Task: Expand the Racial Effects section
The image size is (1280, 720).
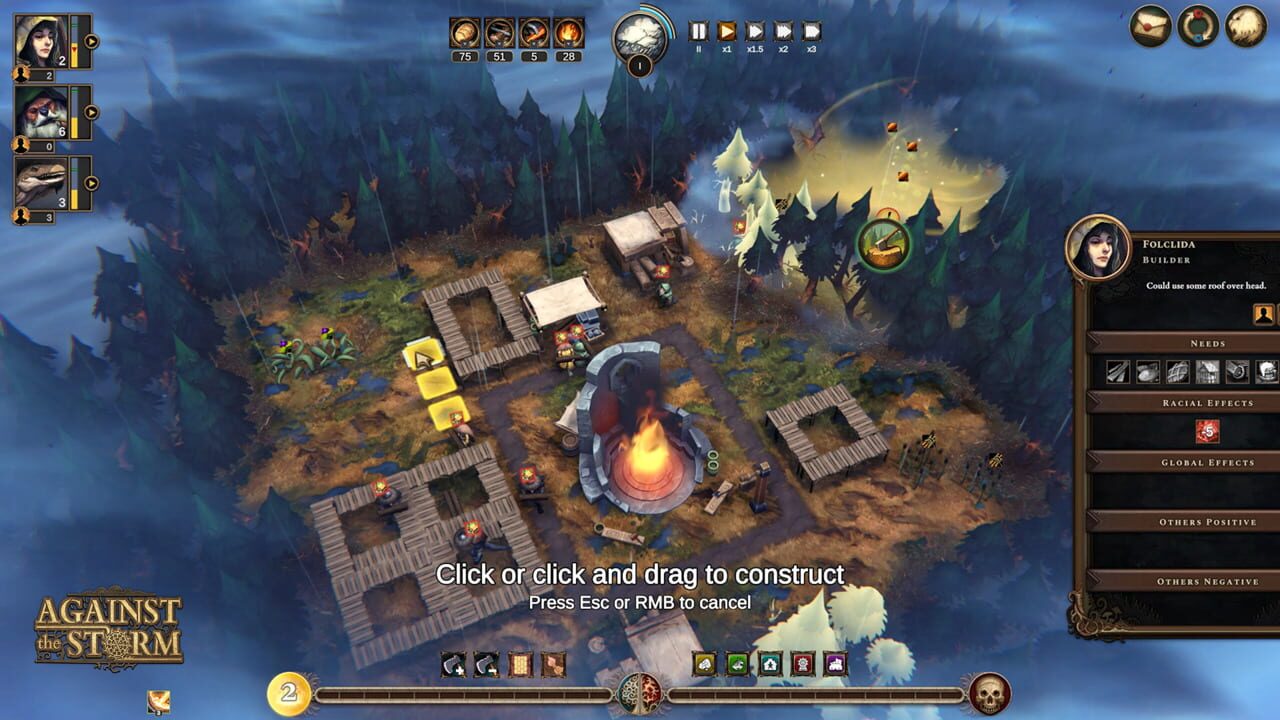Action: coord(1207,402)
